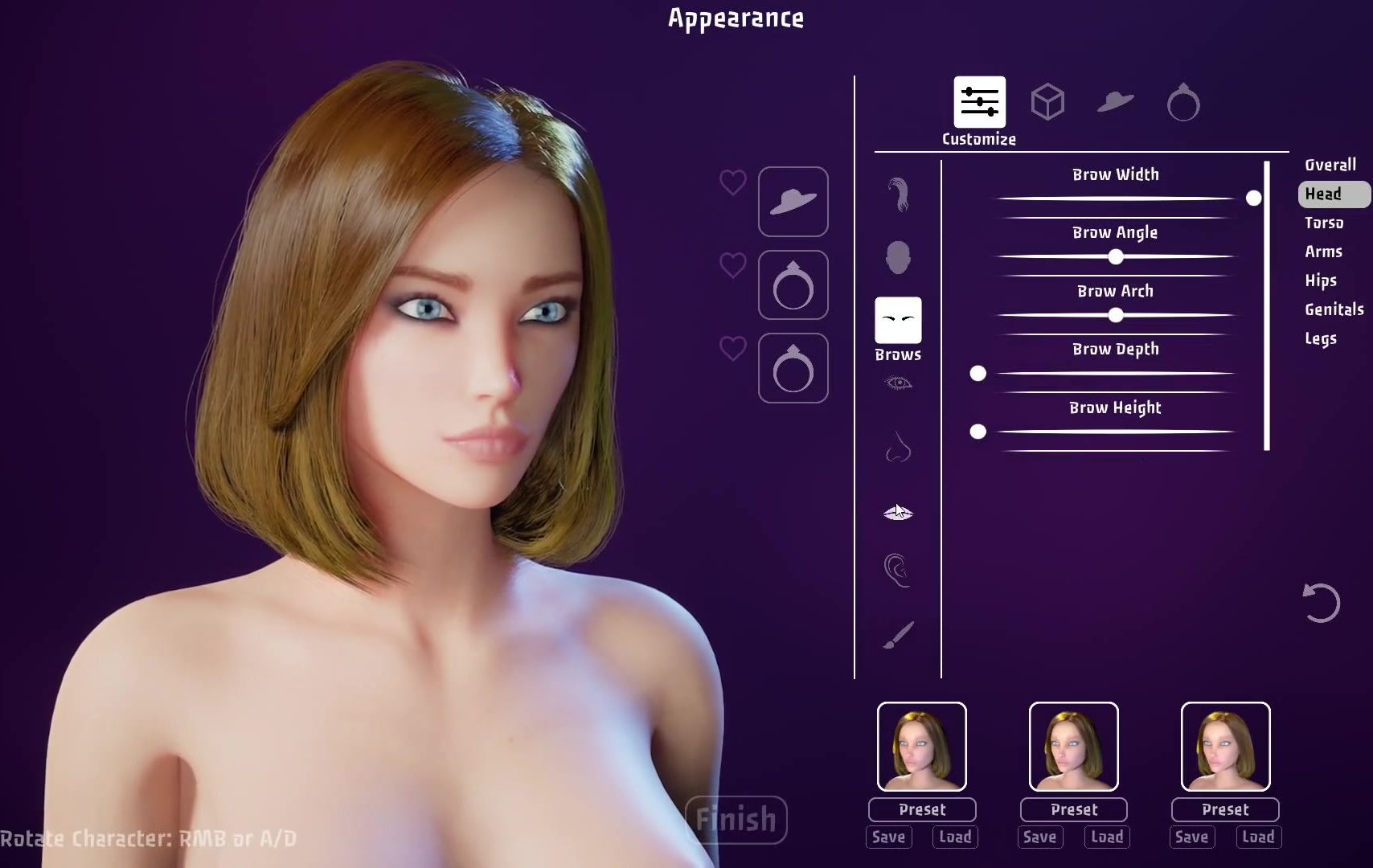Click the Brow Width slider handle
This screenshot has height=868, width=1373.
coord(1253,198)
